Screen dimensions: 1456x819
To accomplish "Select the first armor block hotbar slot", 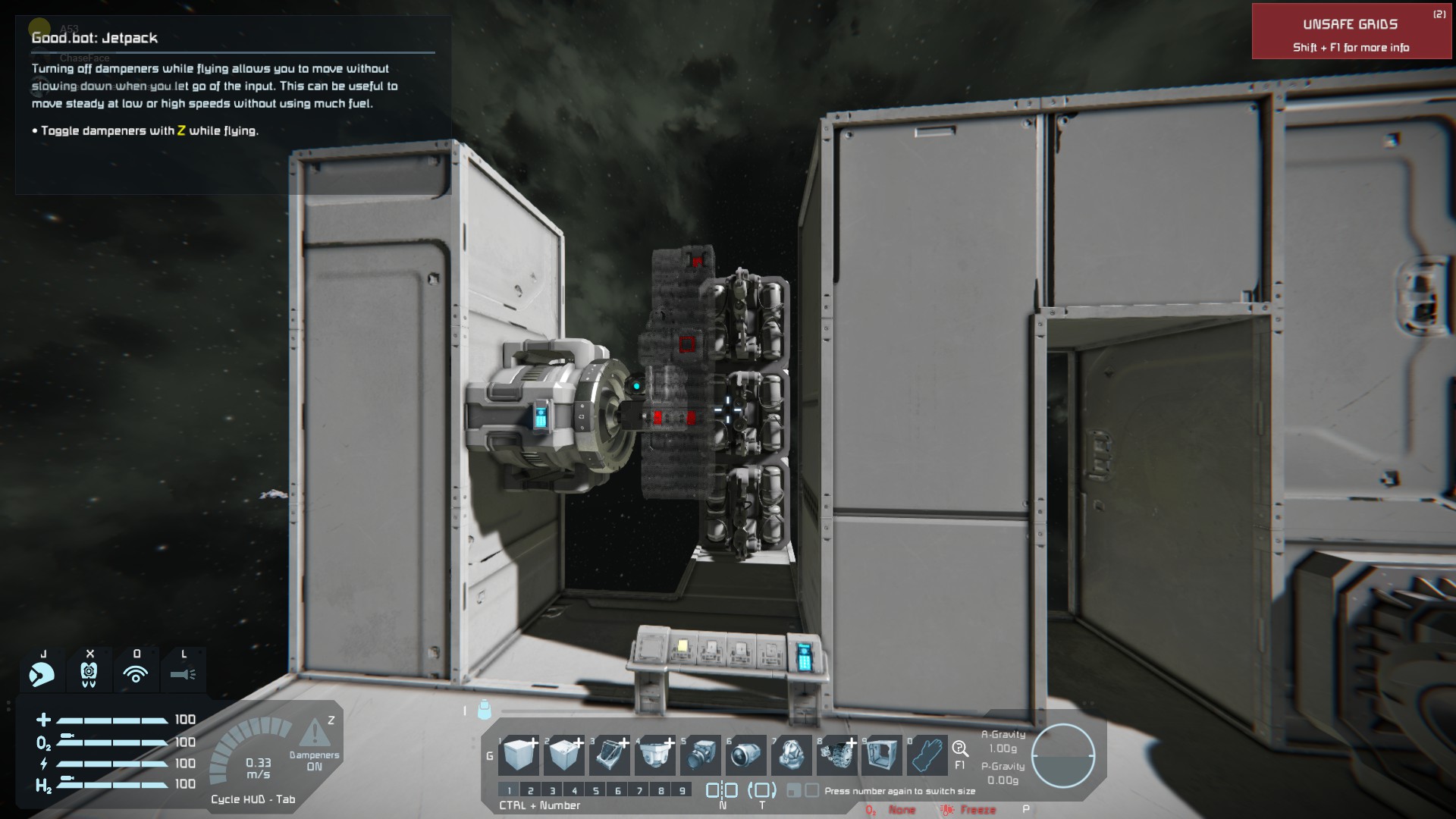I will [519, 755].
